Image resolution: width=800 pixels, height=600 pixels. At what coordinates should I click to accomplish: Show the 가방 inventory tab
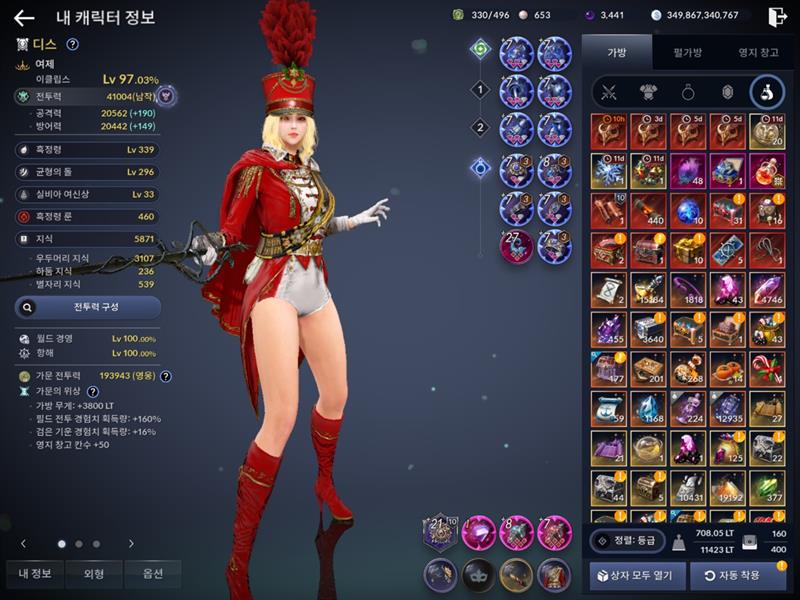(616, 52)
